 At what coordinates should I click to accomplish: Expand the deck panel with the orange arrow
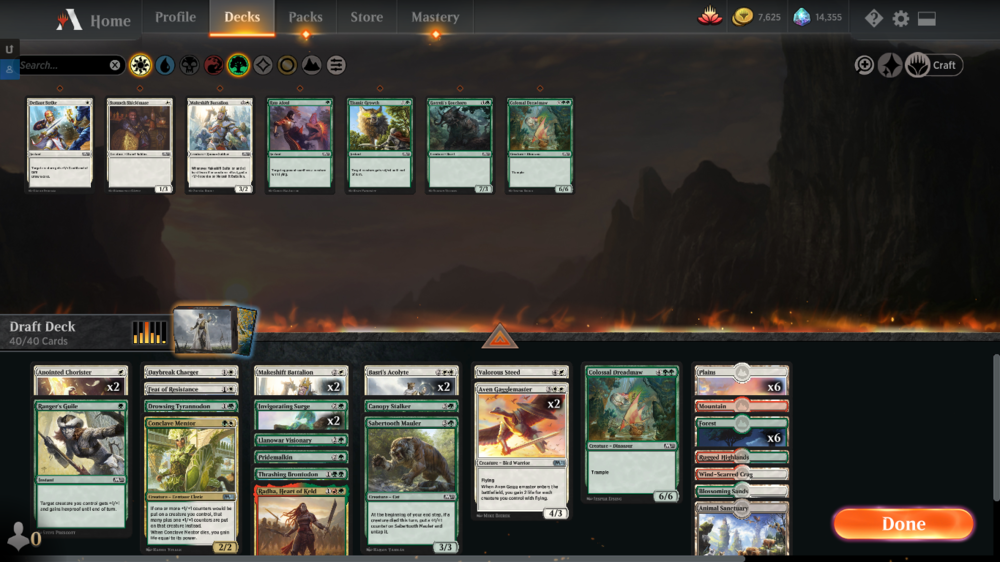(x=500, y=338)
